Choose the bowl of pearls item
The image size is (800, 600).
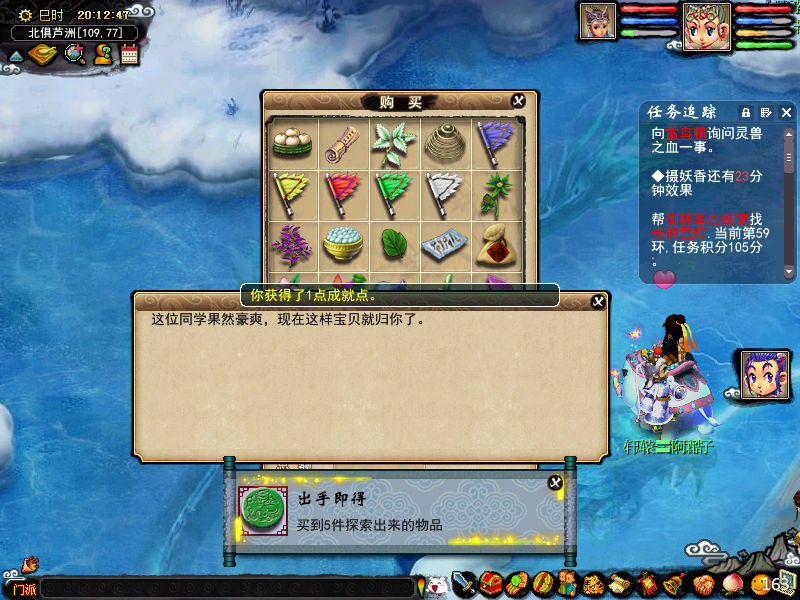pyautogui.click(x=343, y=243)
